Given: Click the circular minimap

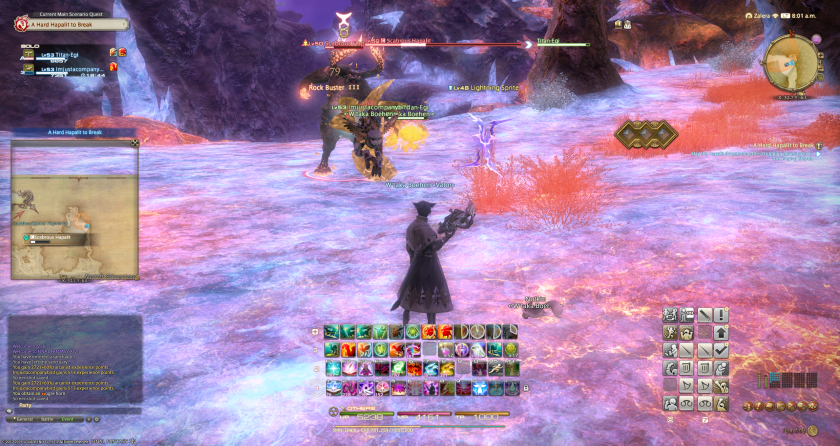Looking at the screenshot, I should [786, 64].
